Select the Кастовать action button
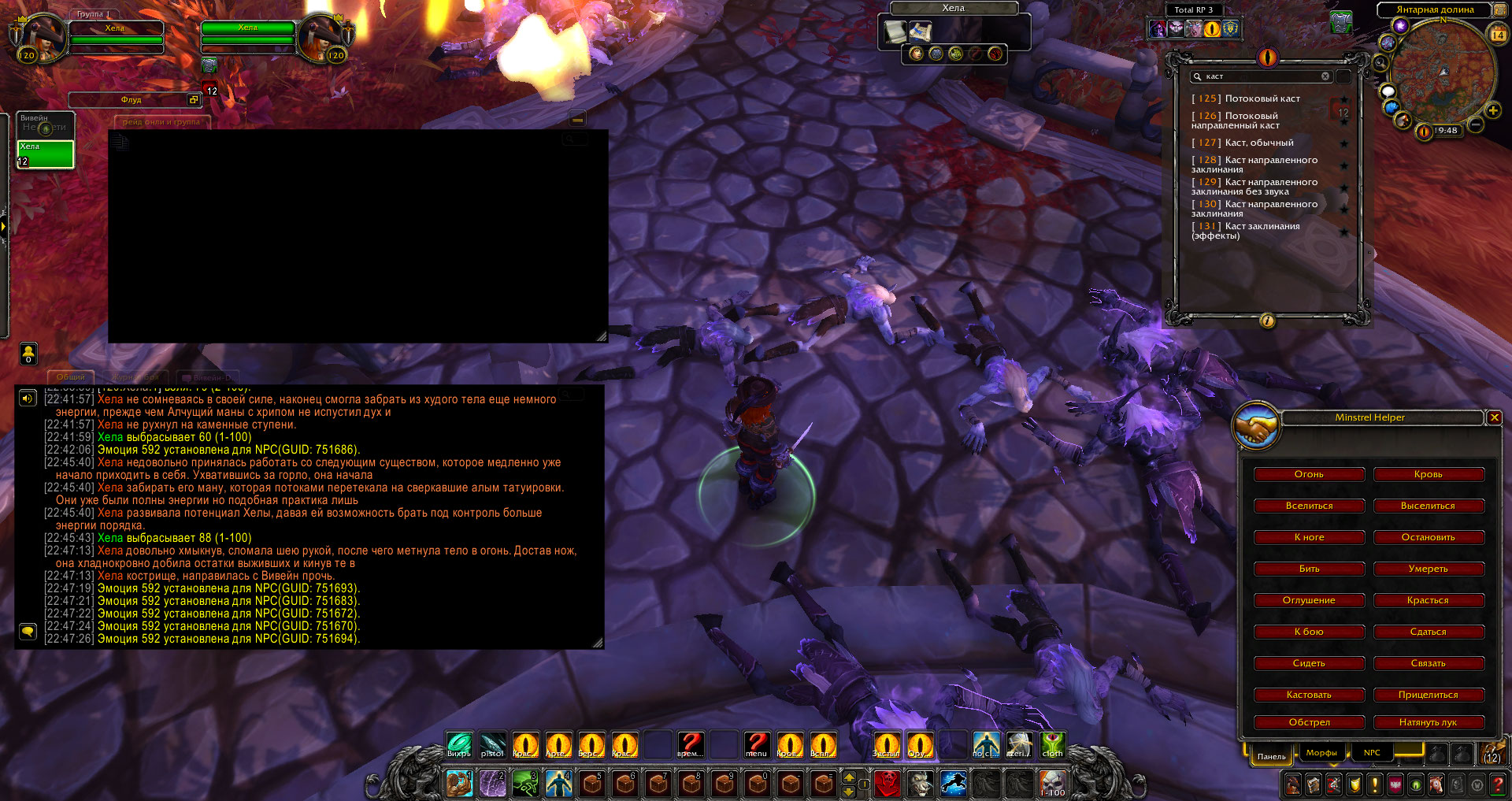Viewport: 1512px width, 801px height. [x=1309, y=695]
